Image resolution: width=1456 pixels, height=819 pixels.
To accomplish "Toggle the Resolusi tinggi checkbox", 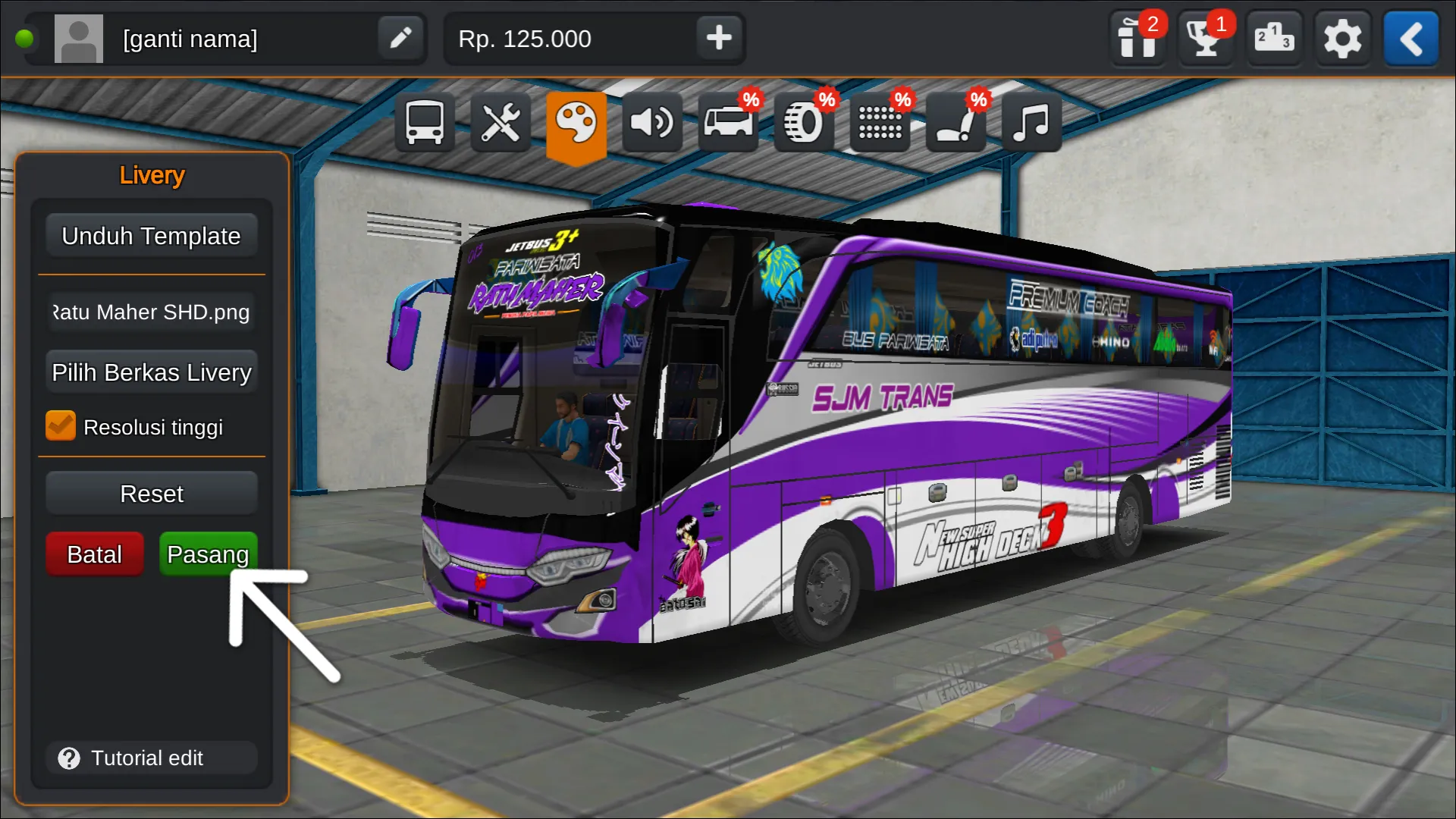I will tap(61, 426).
